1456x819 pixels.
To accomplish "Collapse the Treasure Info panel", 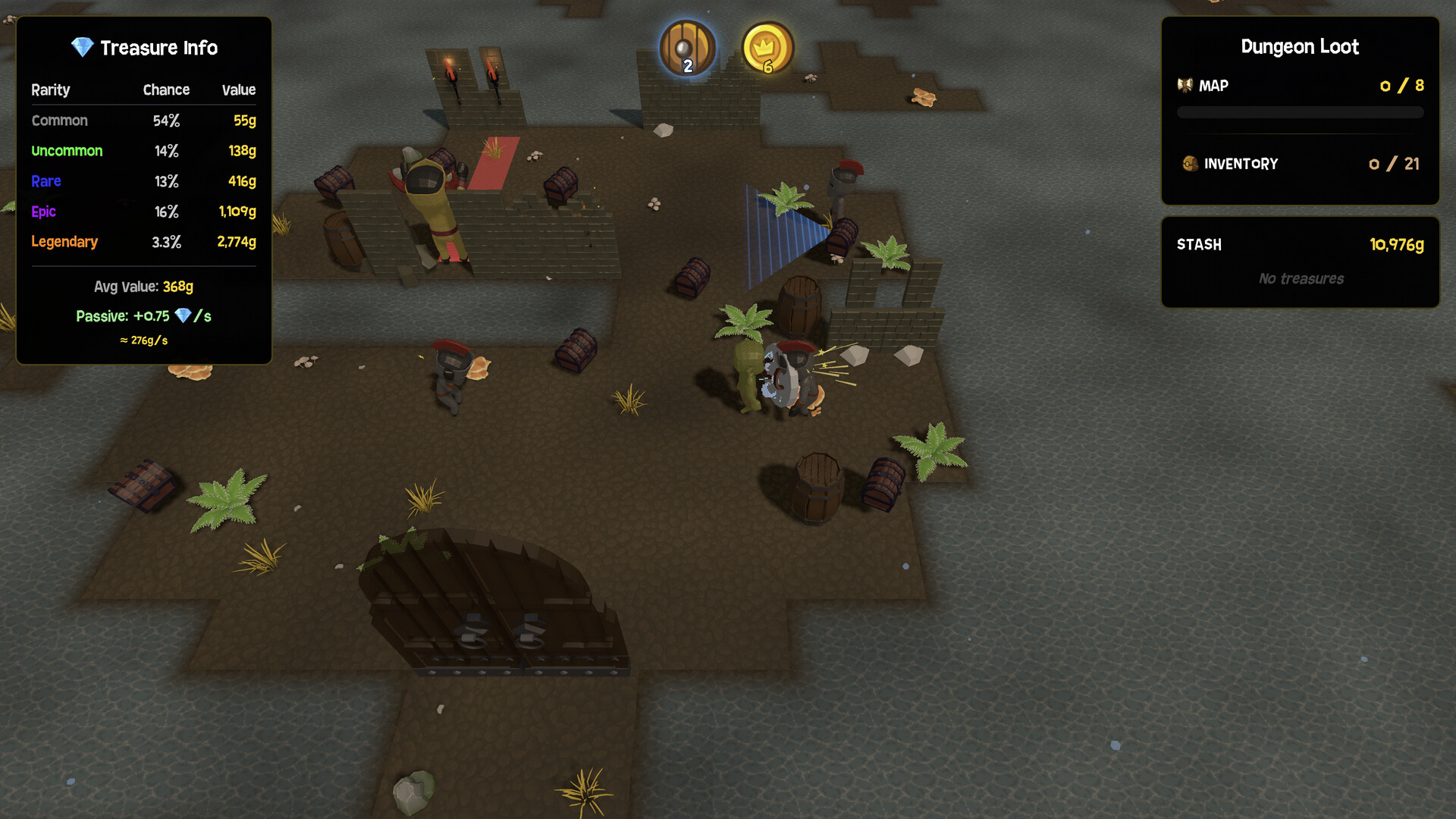I will coord(159,47).
